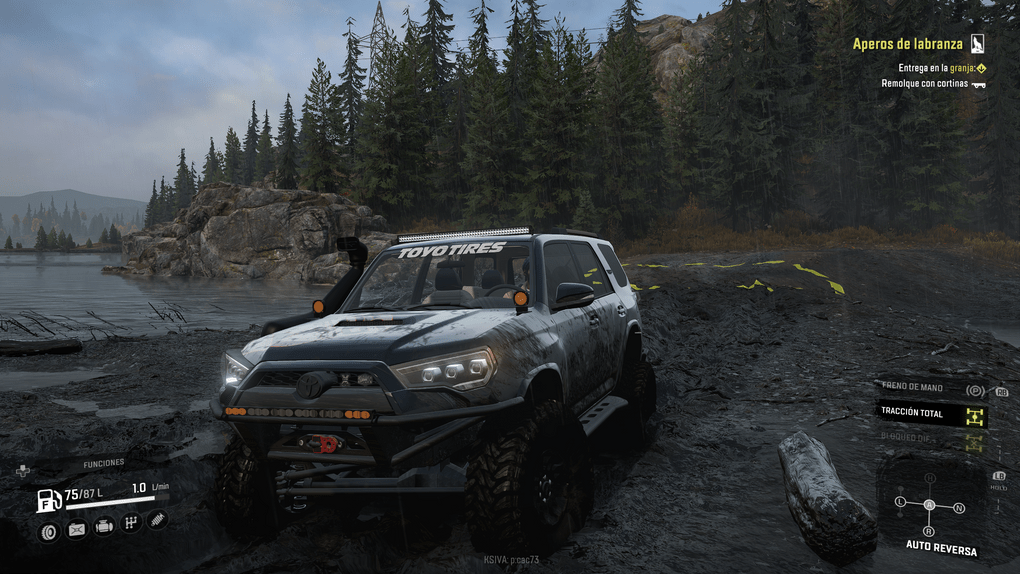Click the gearbox status icon
The image size is (1020, 574).
(x=130, y=522)
